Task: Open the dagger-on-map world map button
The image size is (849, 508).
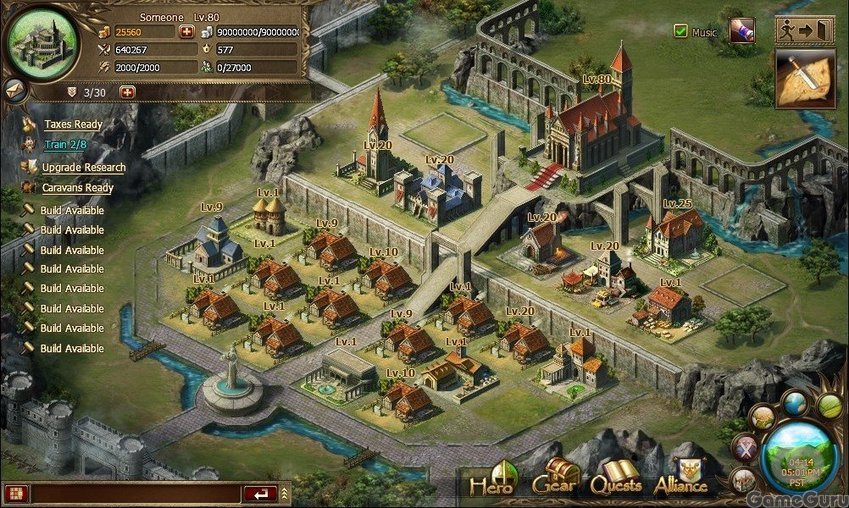Action: (804, 80)
